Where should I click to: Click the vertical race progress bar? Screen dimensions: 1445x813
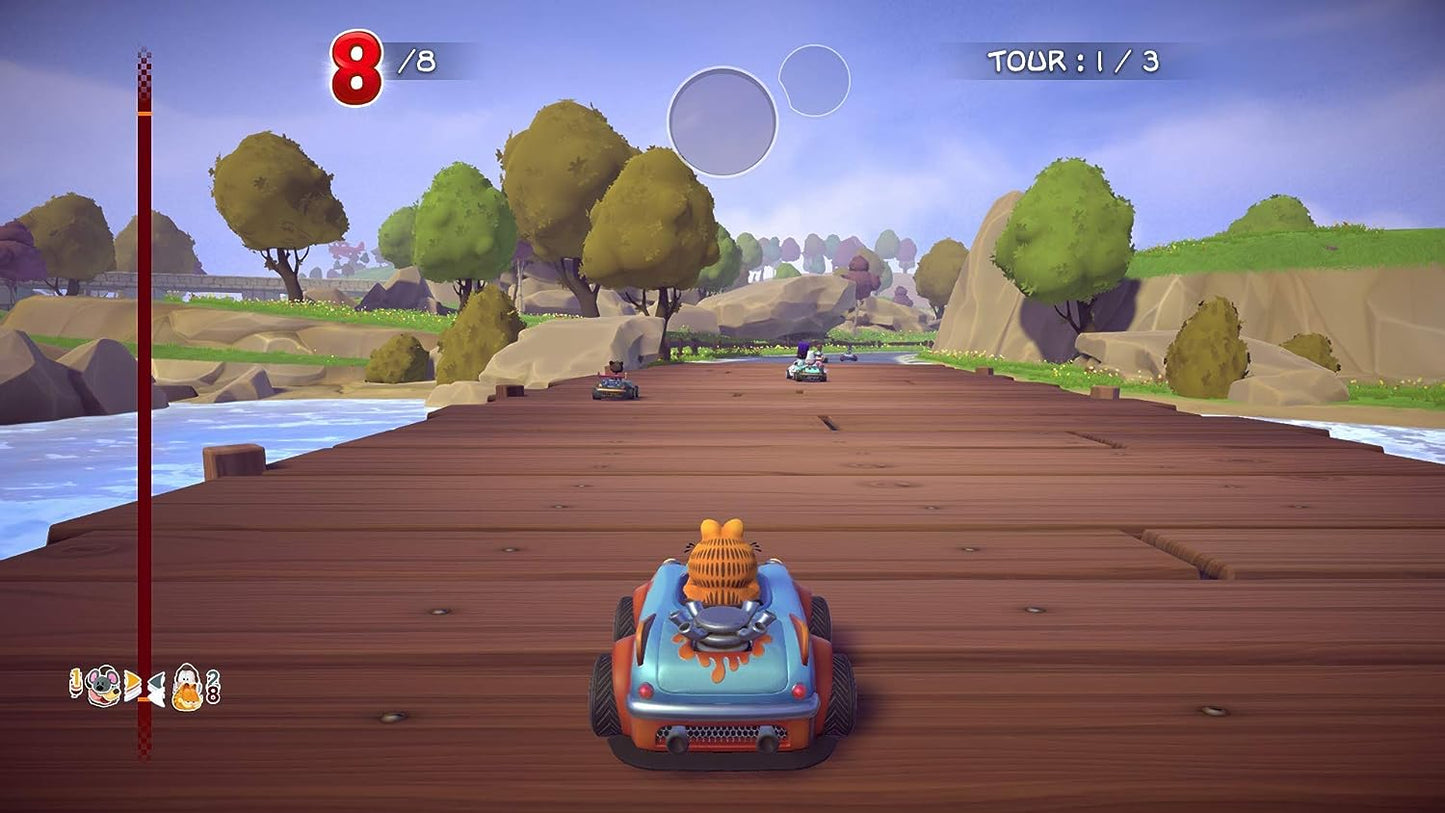click(x=144, y=400)
